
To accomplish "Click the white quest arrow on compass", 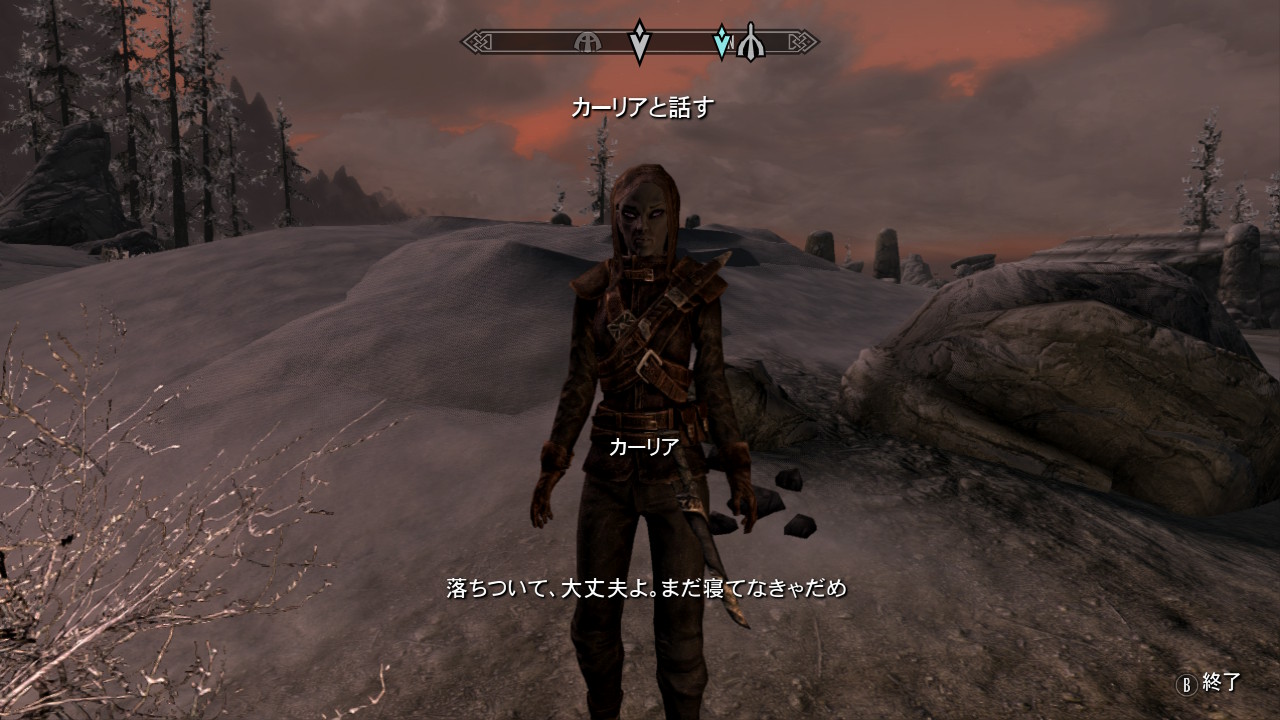I will click(639, 42).
